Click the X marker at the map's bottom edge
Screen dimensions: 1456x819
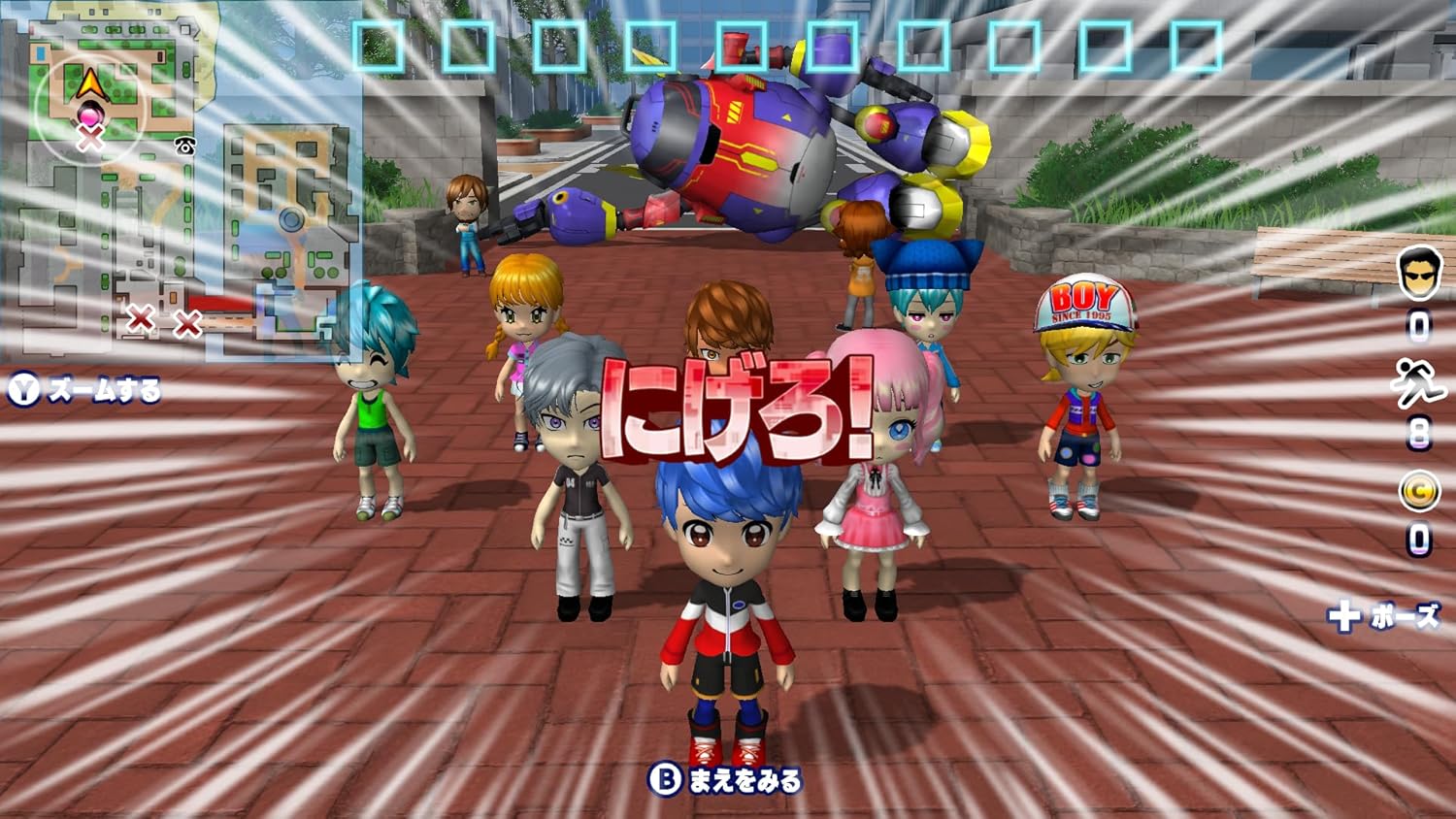click(143, 320)
